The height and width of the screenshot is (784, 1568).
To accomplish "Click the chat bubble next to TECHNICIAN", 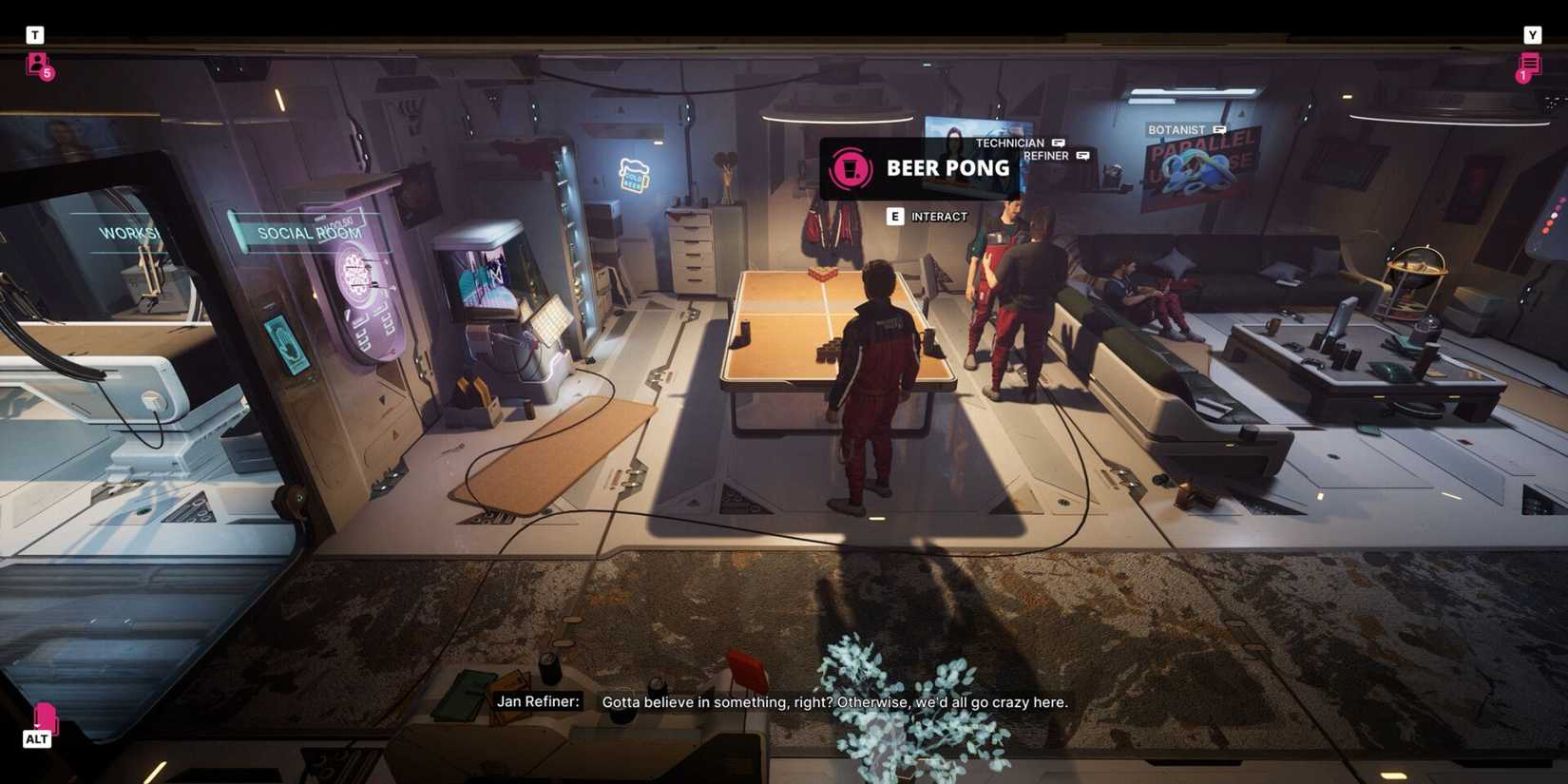I will tap(1058, 143).
